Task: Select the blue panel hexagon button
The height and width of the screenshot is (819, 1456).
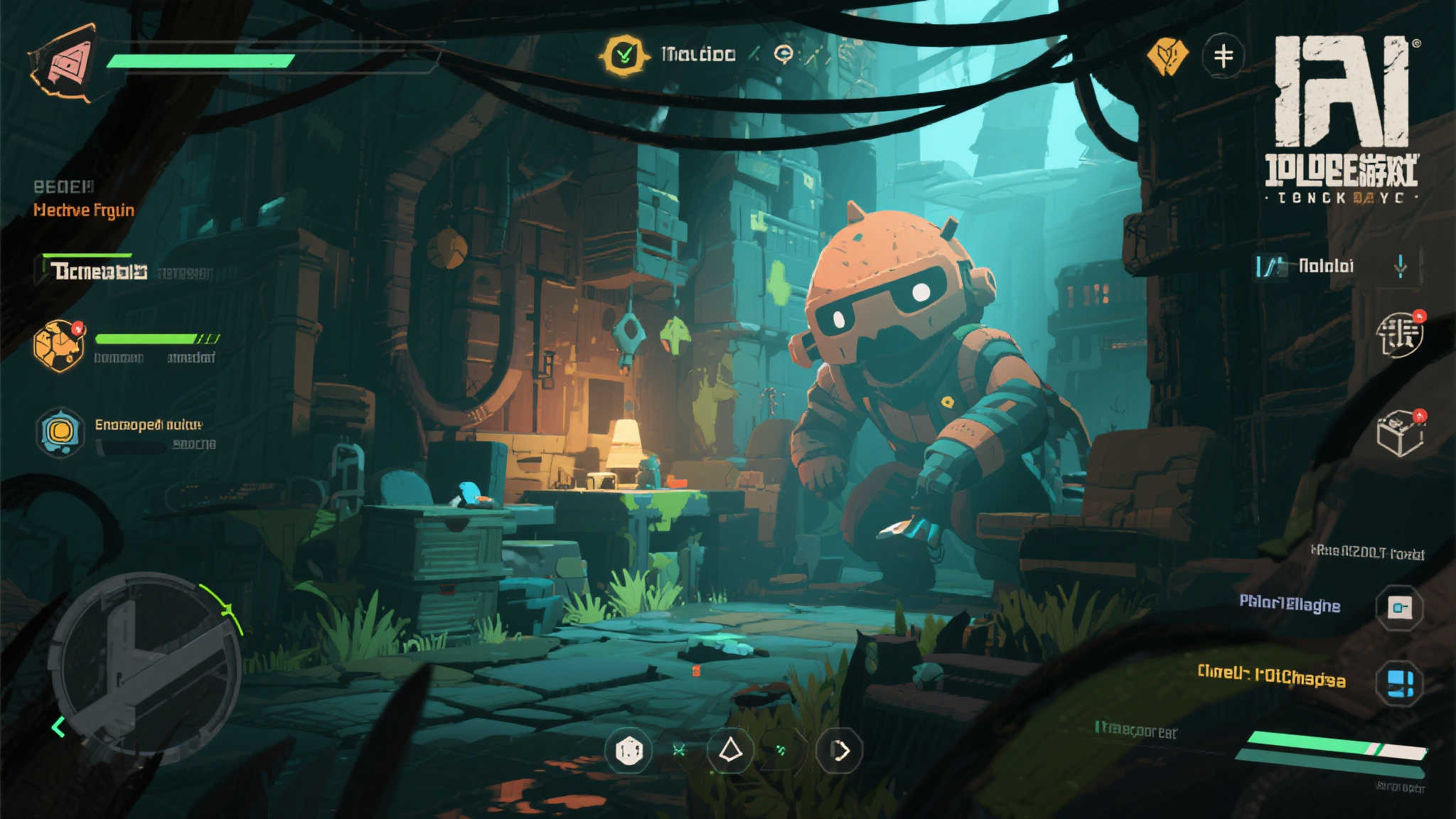Action: [x=1399, y=683]
